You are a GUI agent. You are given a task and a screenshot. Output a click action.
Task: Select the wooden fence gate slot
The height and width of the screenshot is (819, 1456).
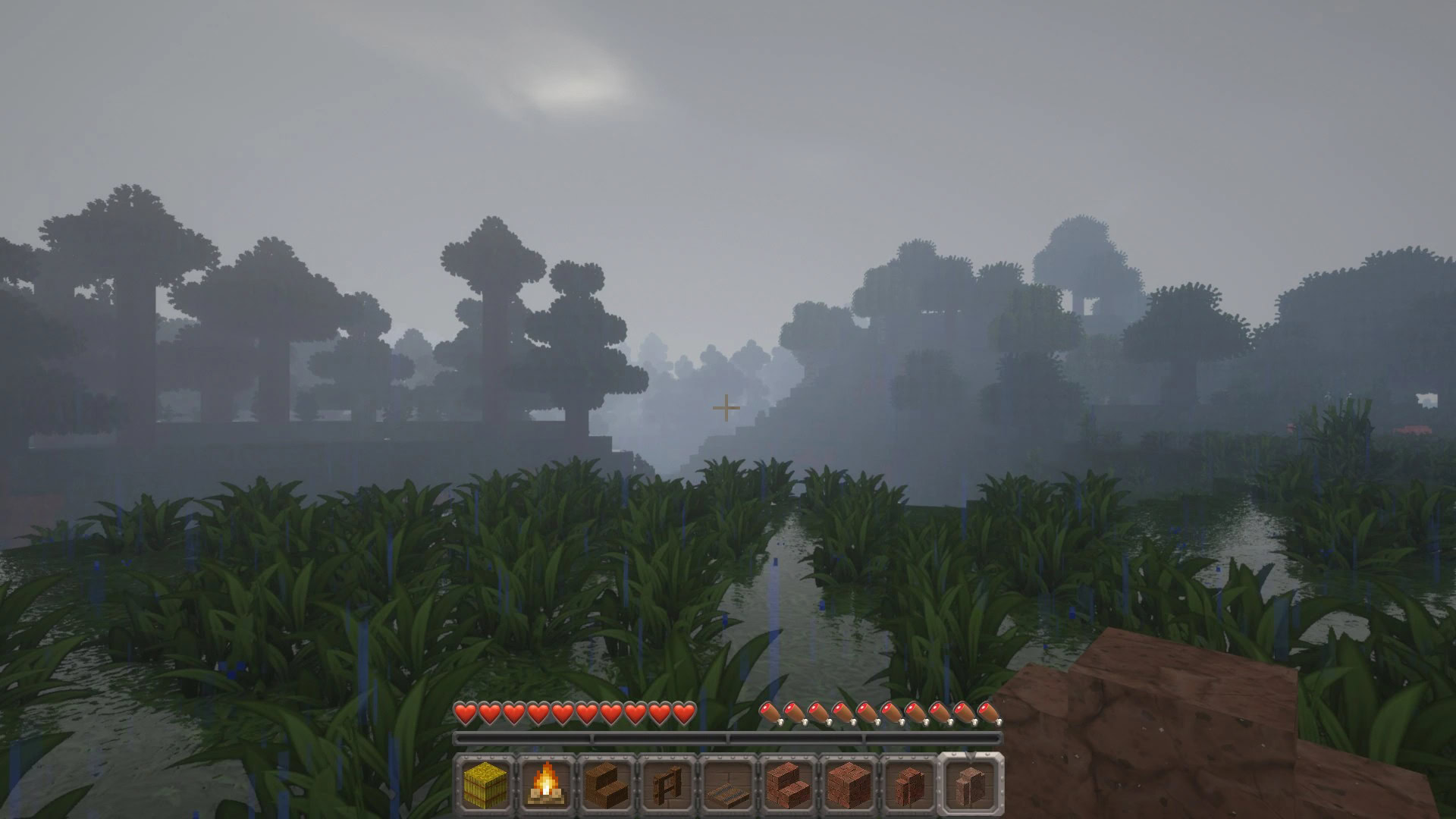(667, 784)
